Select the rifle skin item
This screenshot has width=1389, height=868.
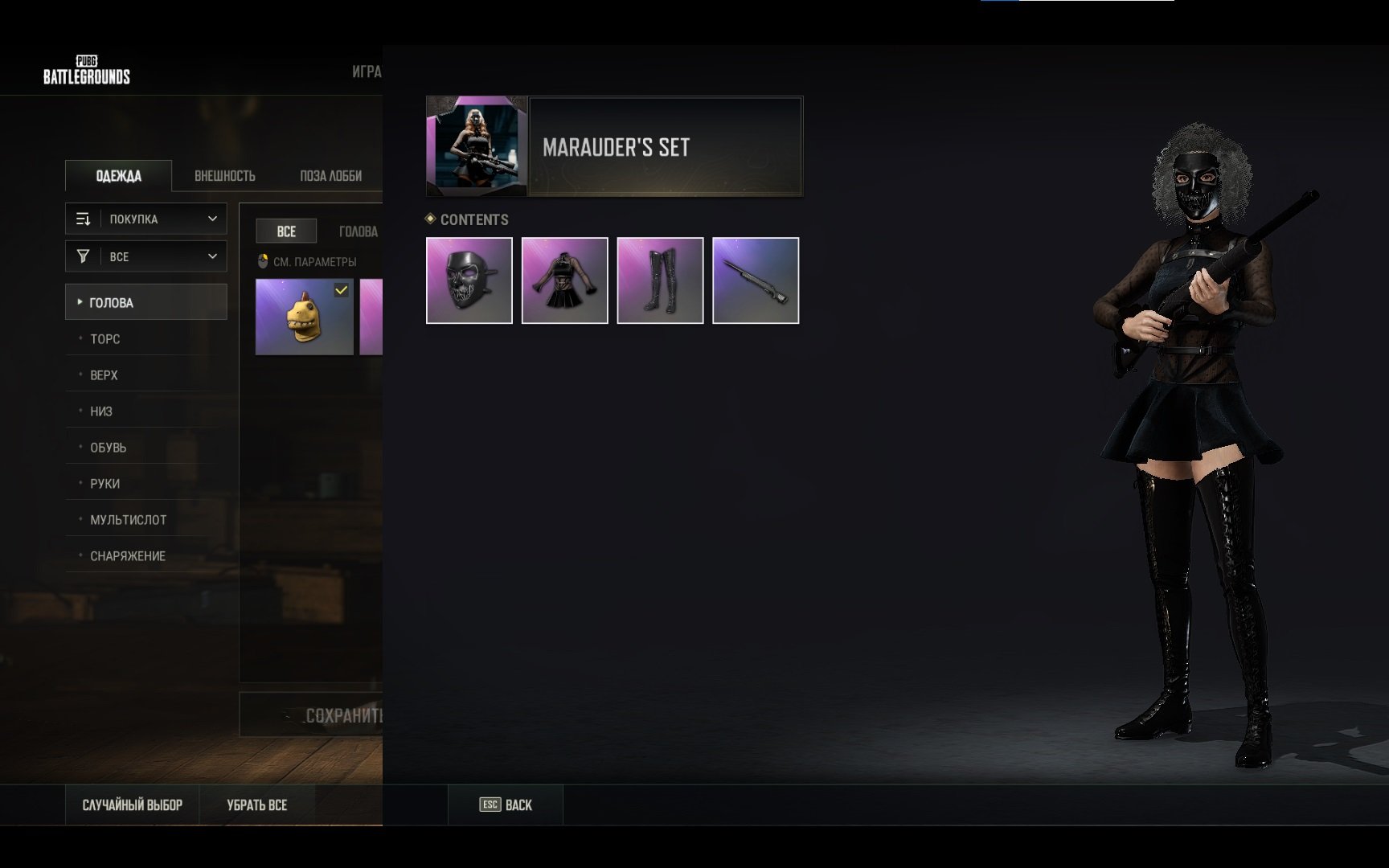click(x=756, y=280)
